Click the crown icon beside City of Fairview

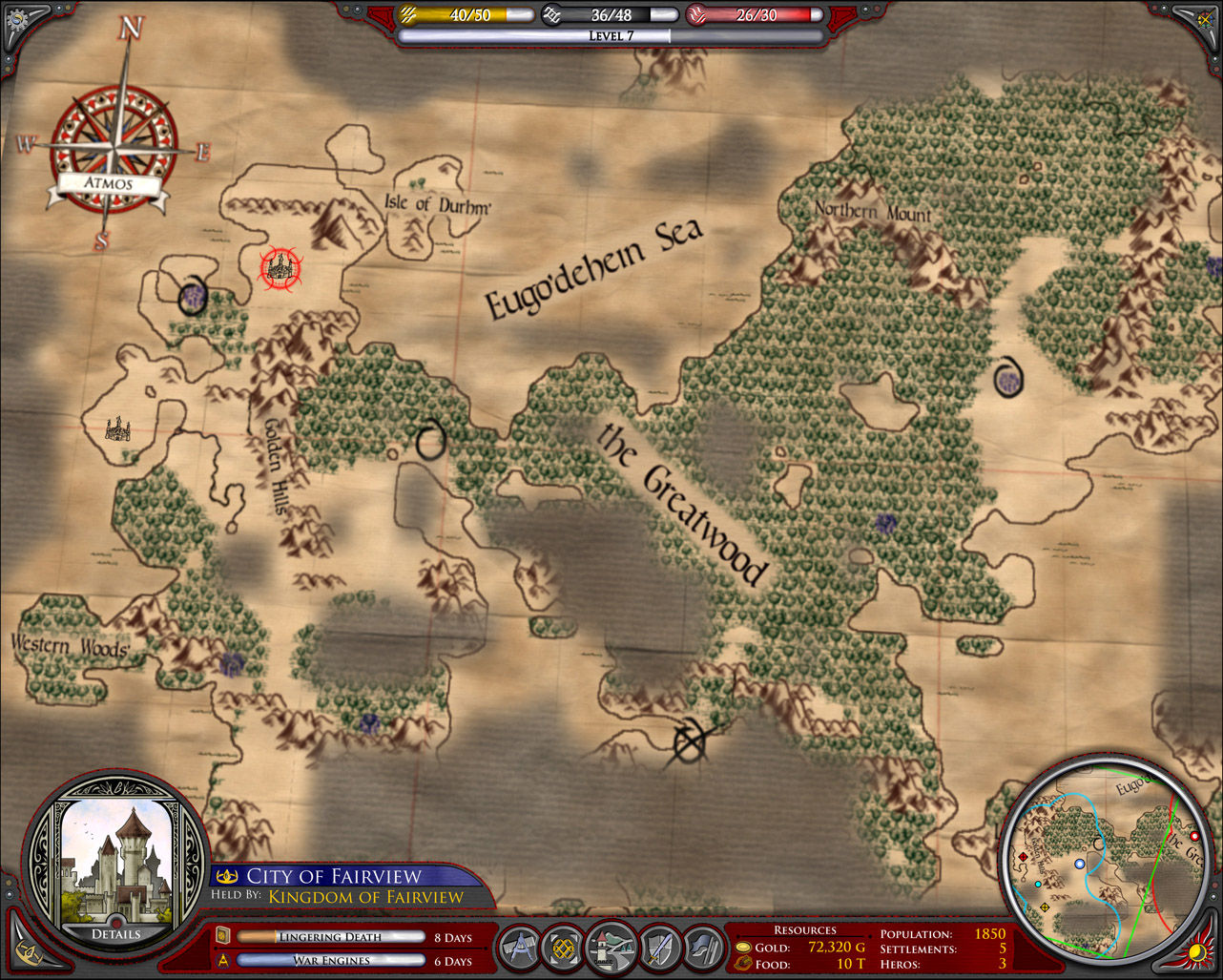227,875
